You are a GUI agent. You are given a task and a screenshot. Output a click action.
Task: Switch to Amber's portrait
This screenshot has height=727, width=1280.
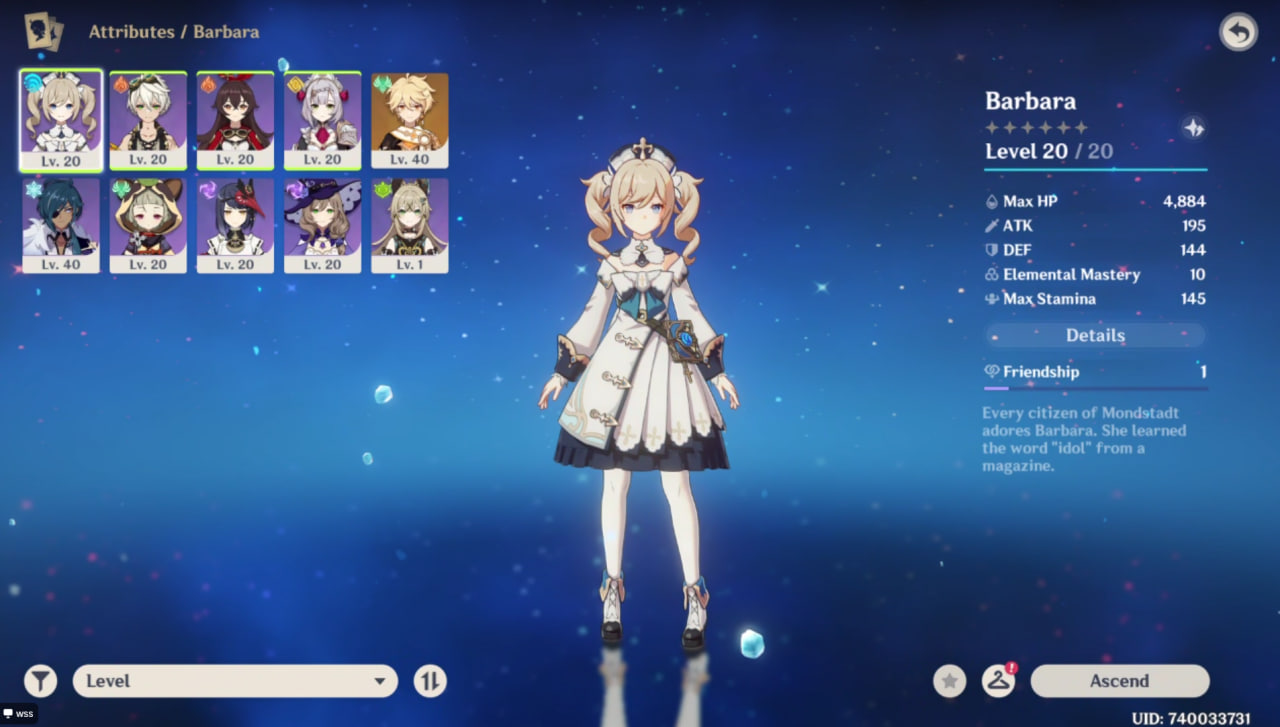coord(235,120)
